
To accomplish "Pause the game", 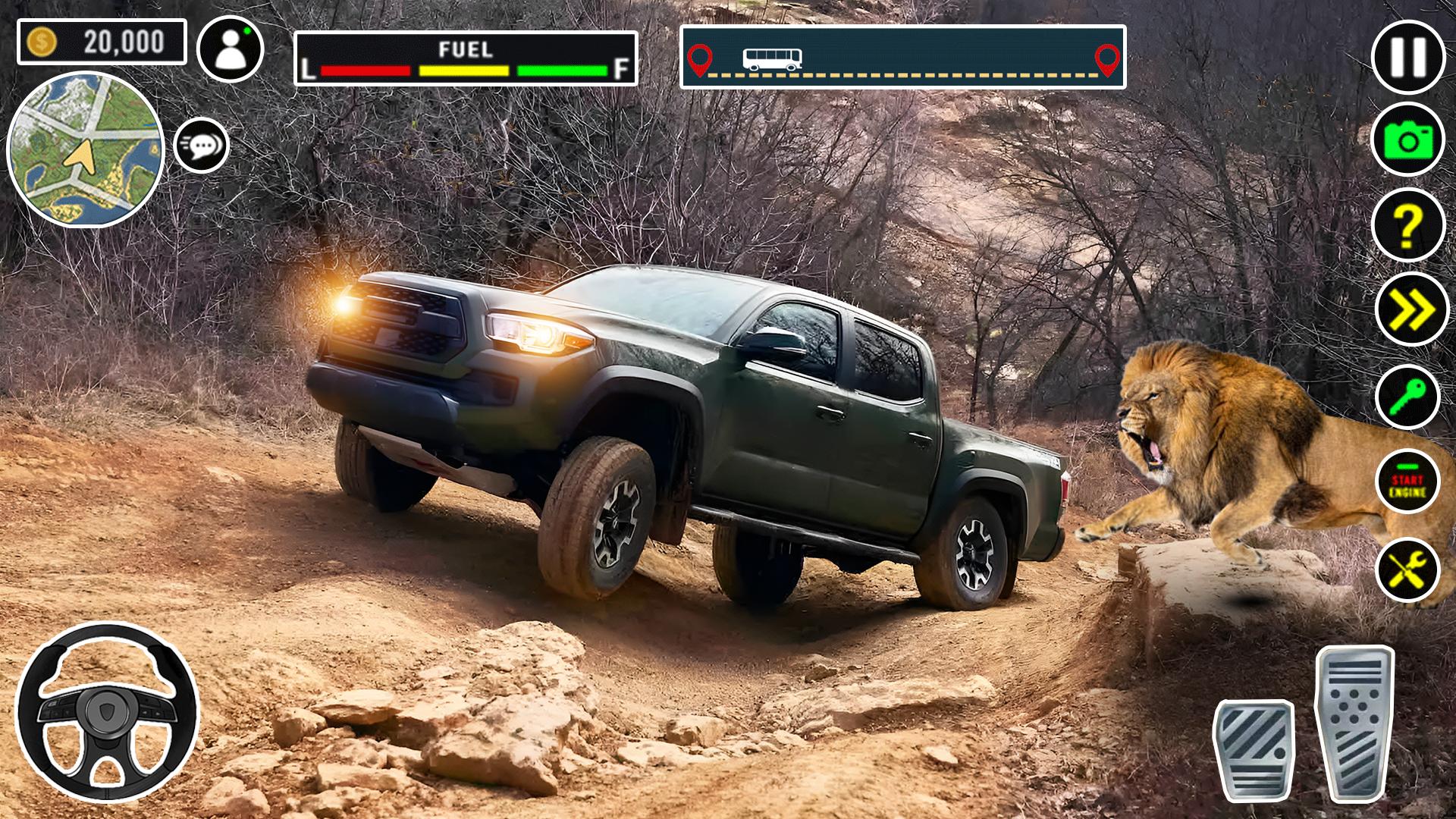I will pos(1408,57).
